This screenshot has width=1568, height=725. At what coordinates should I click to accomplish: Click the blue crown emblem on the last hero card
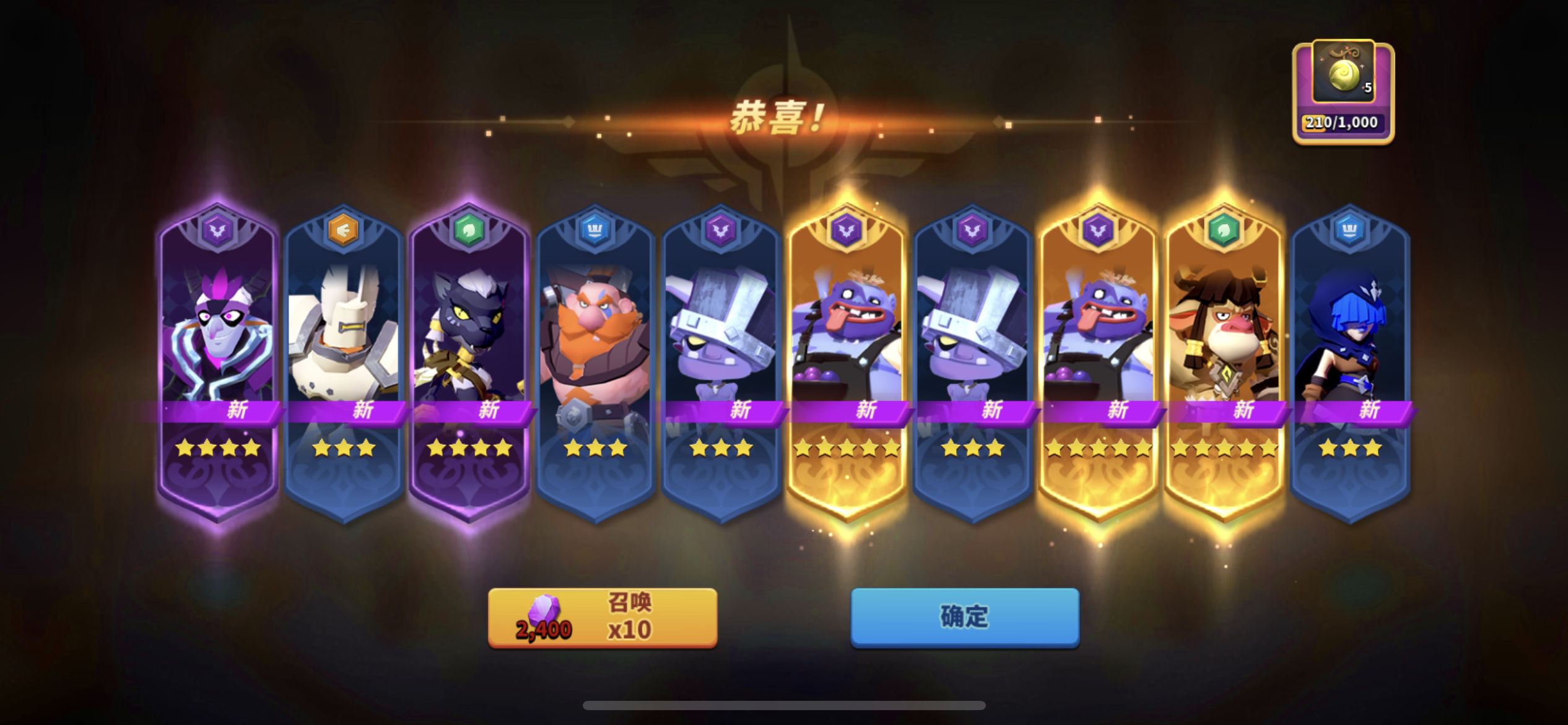[1351, 229]
